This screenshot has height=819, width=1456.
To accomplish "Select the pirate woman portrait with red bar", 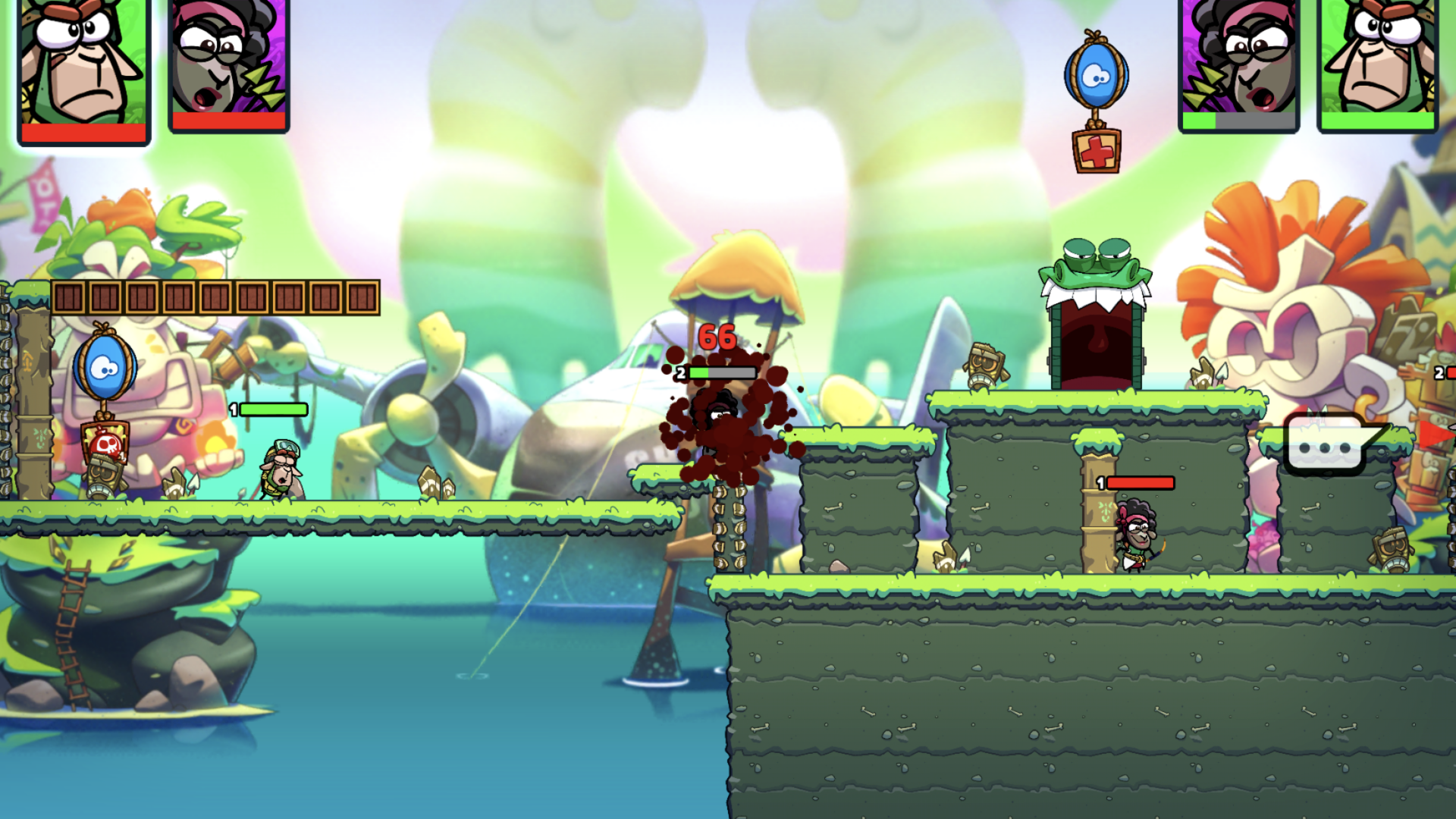I will click(228, 64).
